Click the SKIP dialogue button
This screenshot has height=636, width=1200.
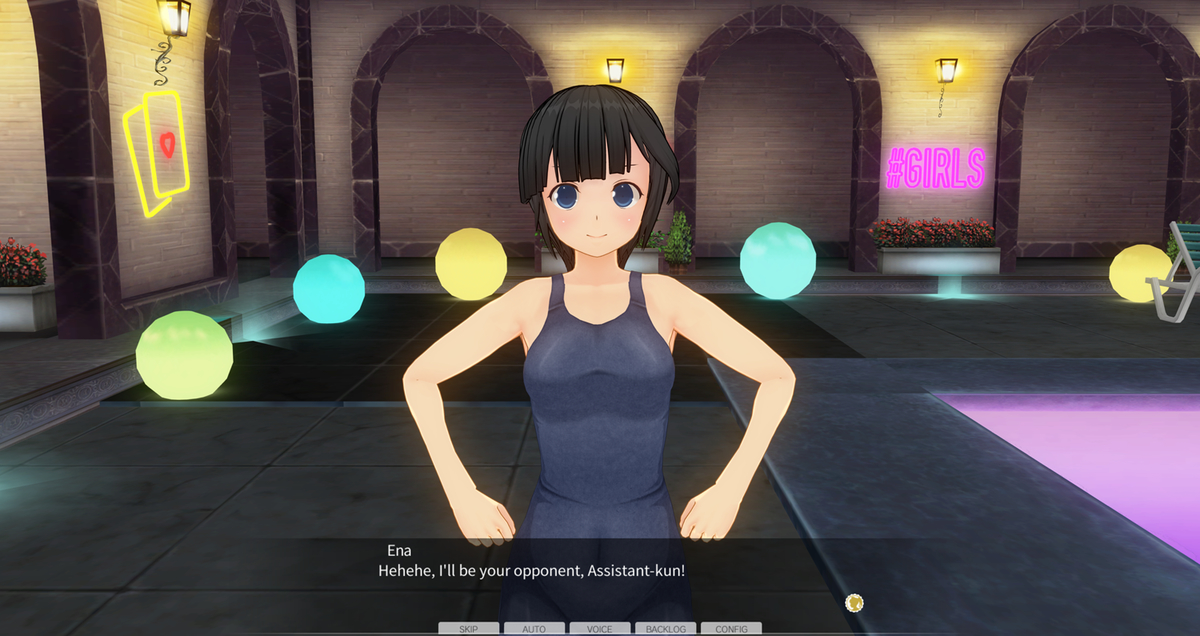[468, 629]
